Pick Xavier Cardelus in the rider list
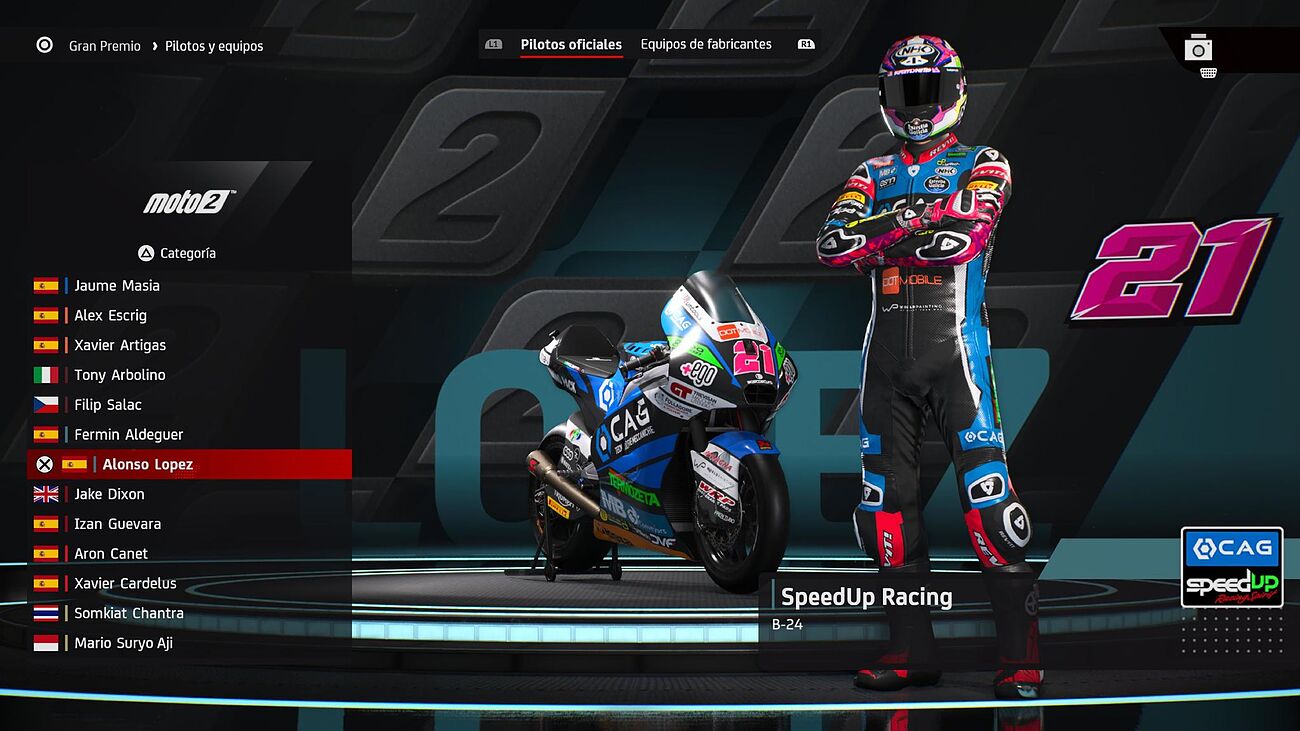Viewport: 1300px width, 731px height. tap(125, 583)
